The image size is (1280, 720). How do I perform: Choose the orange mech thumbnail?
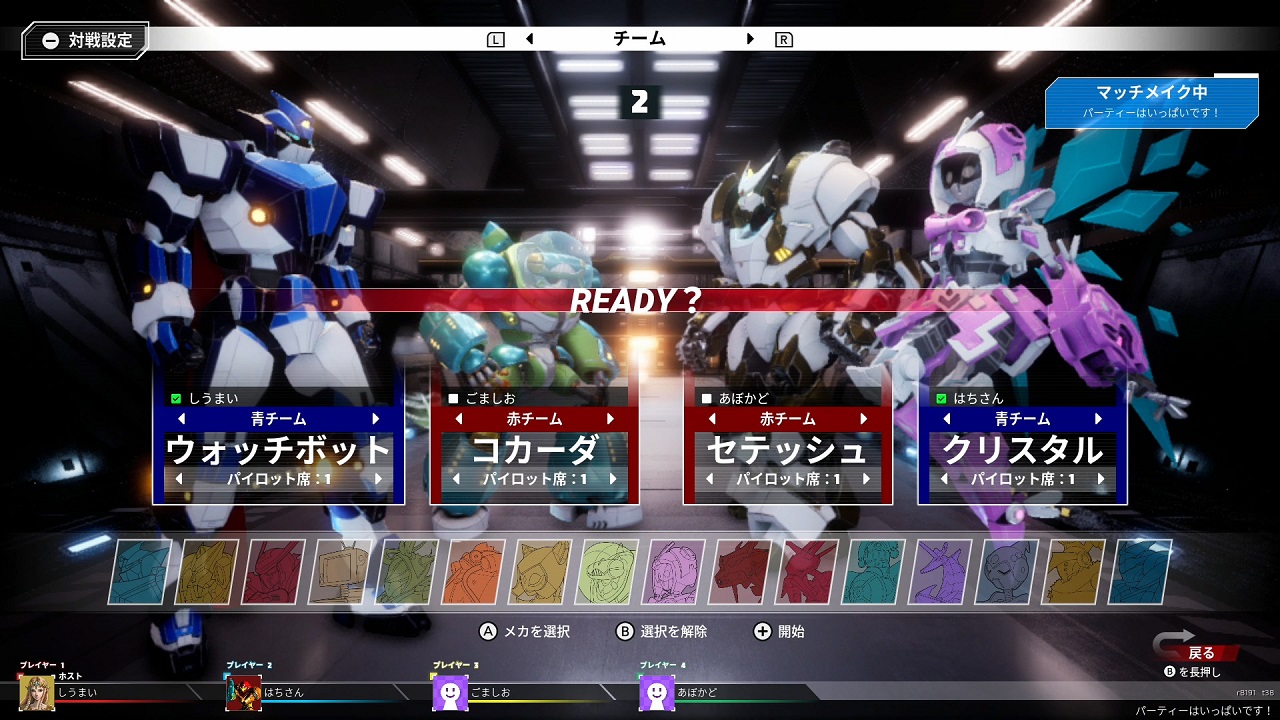pyautogui.click(x=474, y=573)
